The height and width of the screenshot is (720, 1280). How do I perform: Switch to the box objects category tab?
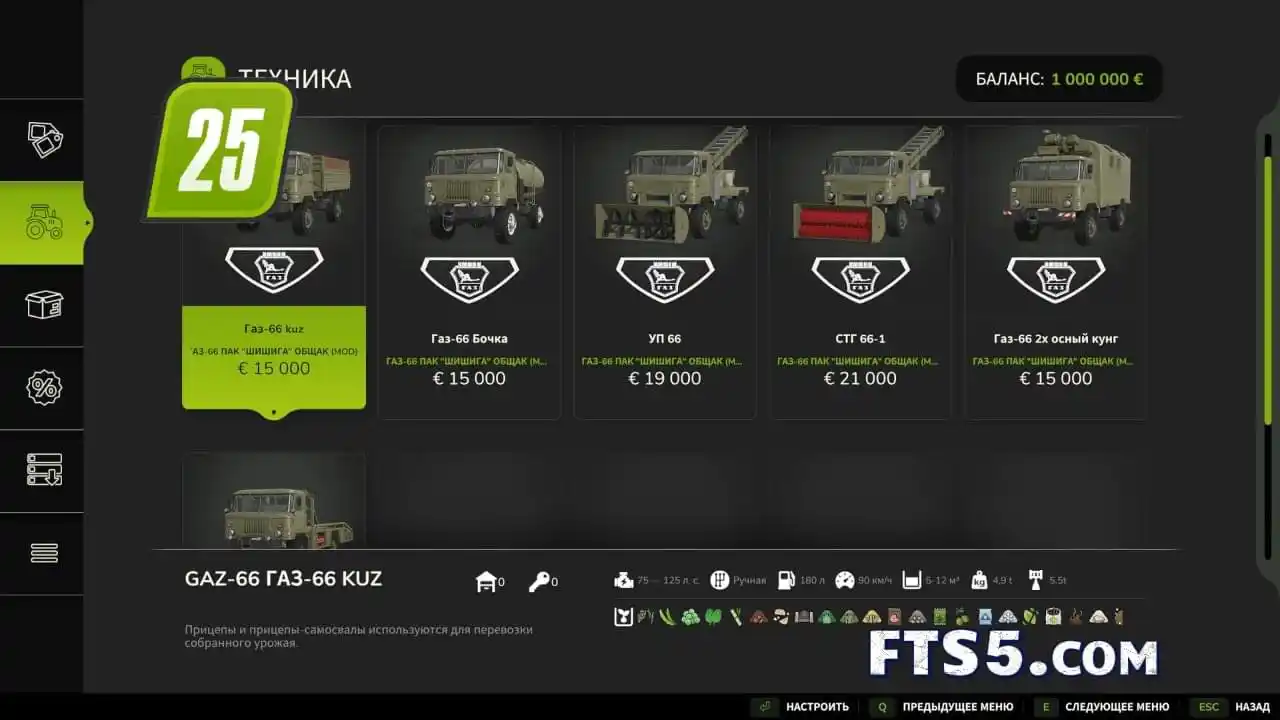tap(44, 305)
